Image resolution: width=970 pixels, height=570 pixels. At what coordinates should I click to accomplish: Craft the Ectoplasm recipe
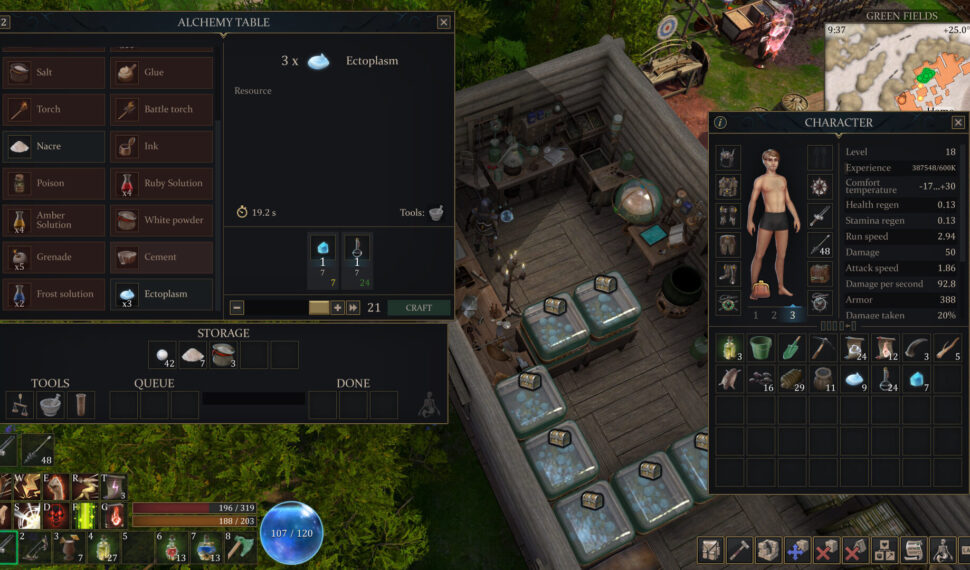(419, 308)
